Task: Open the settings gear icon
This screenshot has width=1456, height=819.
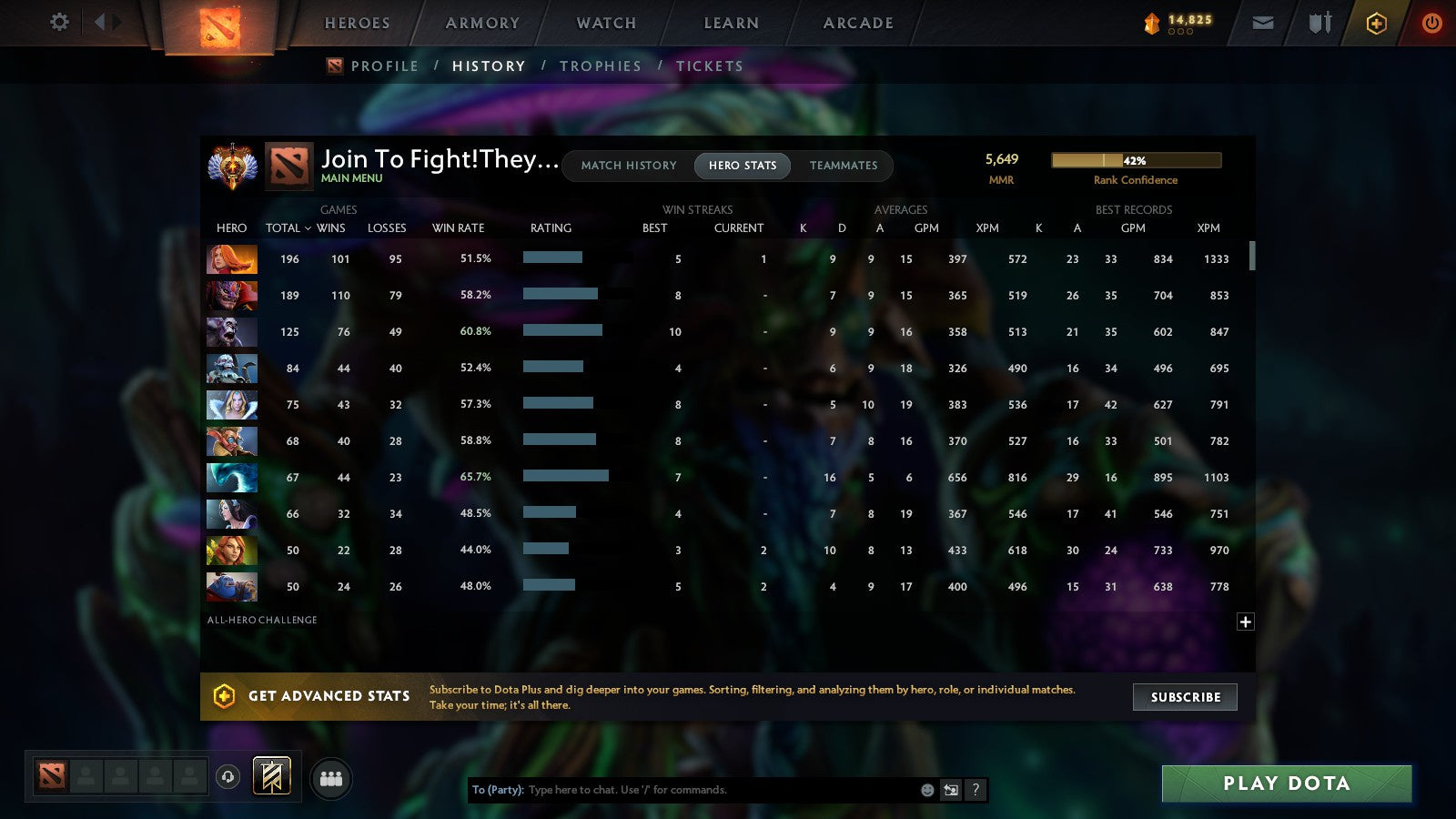Action: [x=58, y=23]
